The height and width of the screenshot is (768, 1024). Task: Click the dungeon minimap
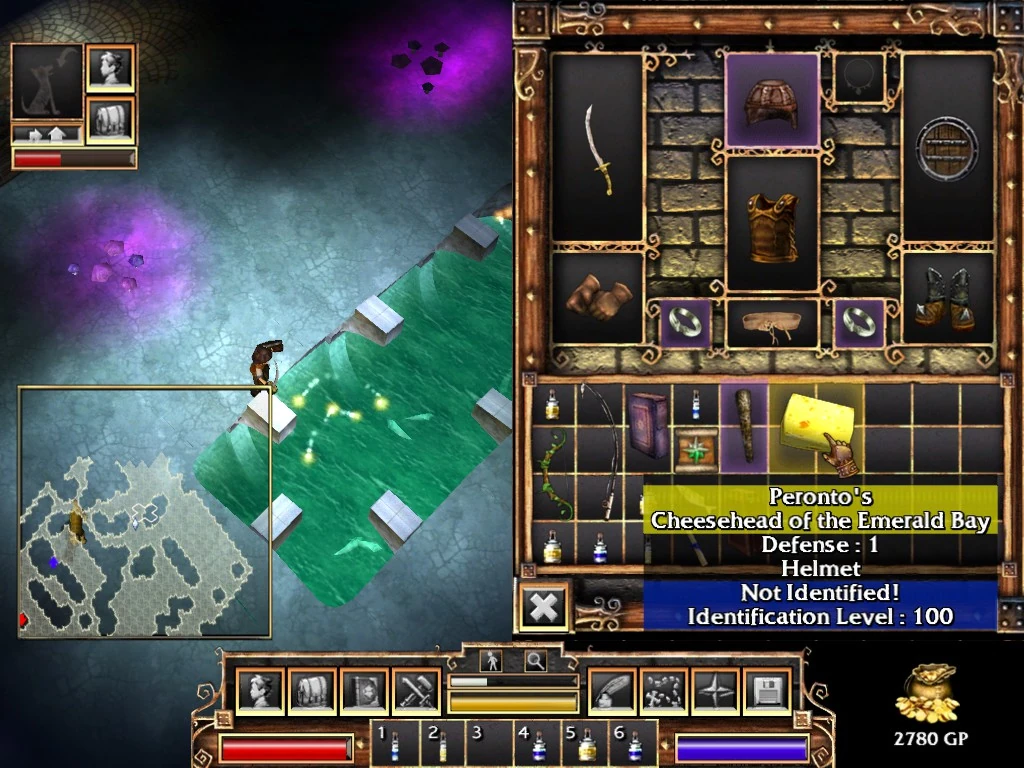click(144, 512)
